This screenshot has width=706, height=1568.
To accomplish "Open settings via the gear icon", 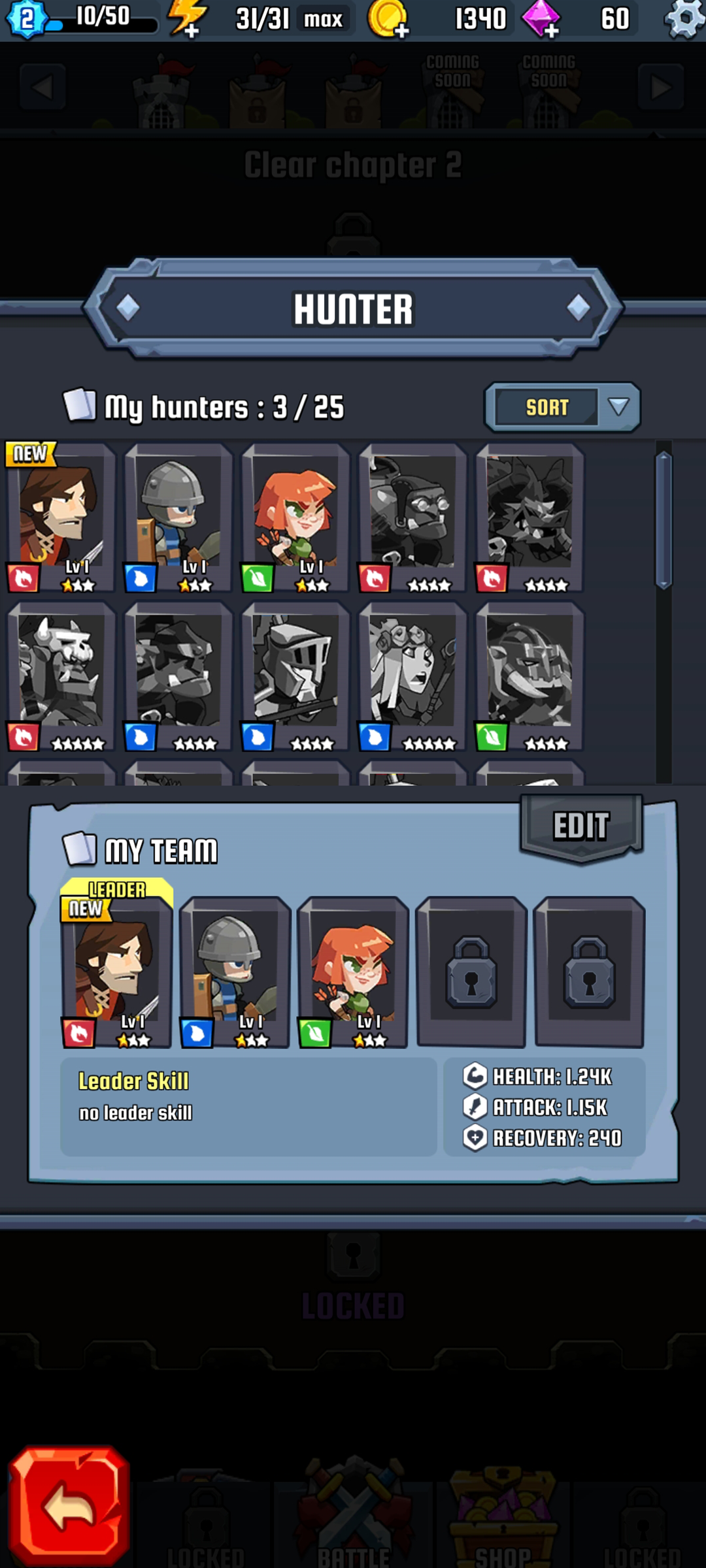I will [x=684, y=18].
